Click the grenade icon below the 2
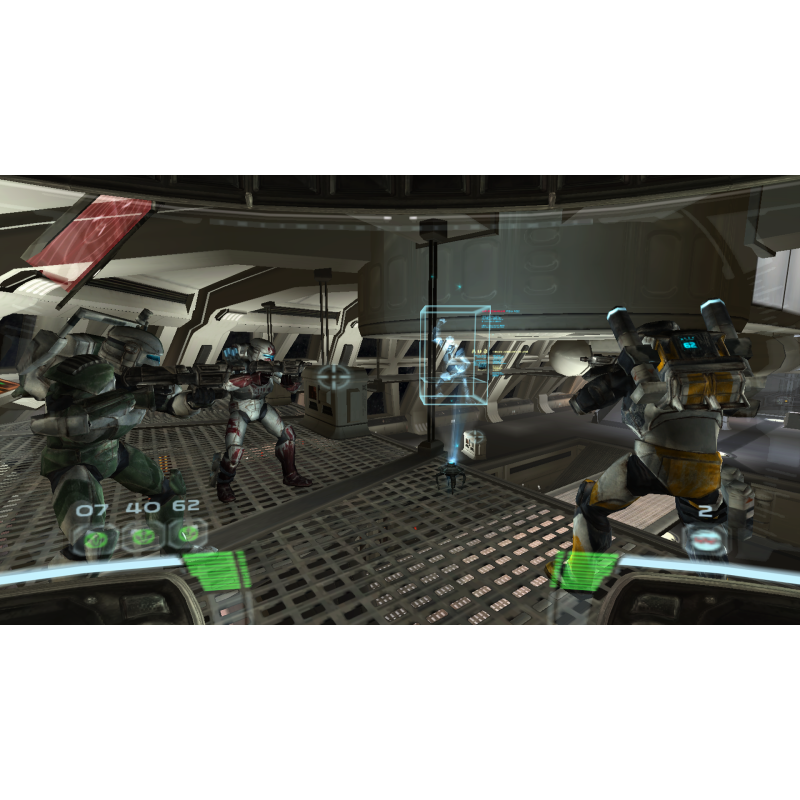Screen dimensions: 800x800 (706, 538)
